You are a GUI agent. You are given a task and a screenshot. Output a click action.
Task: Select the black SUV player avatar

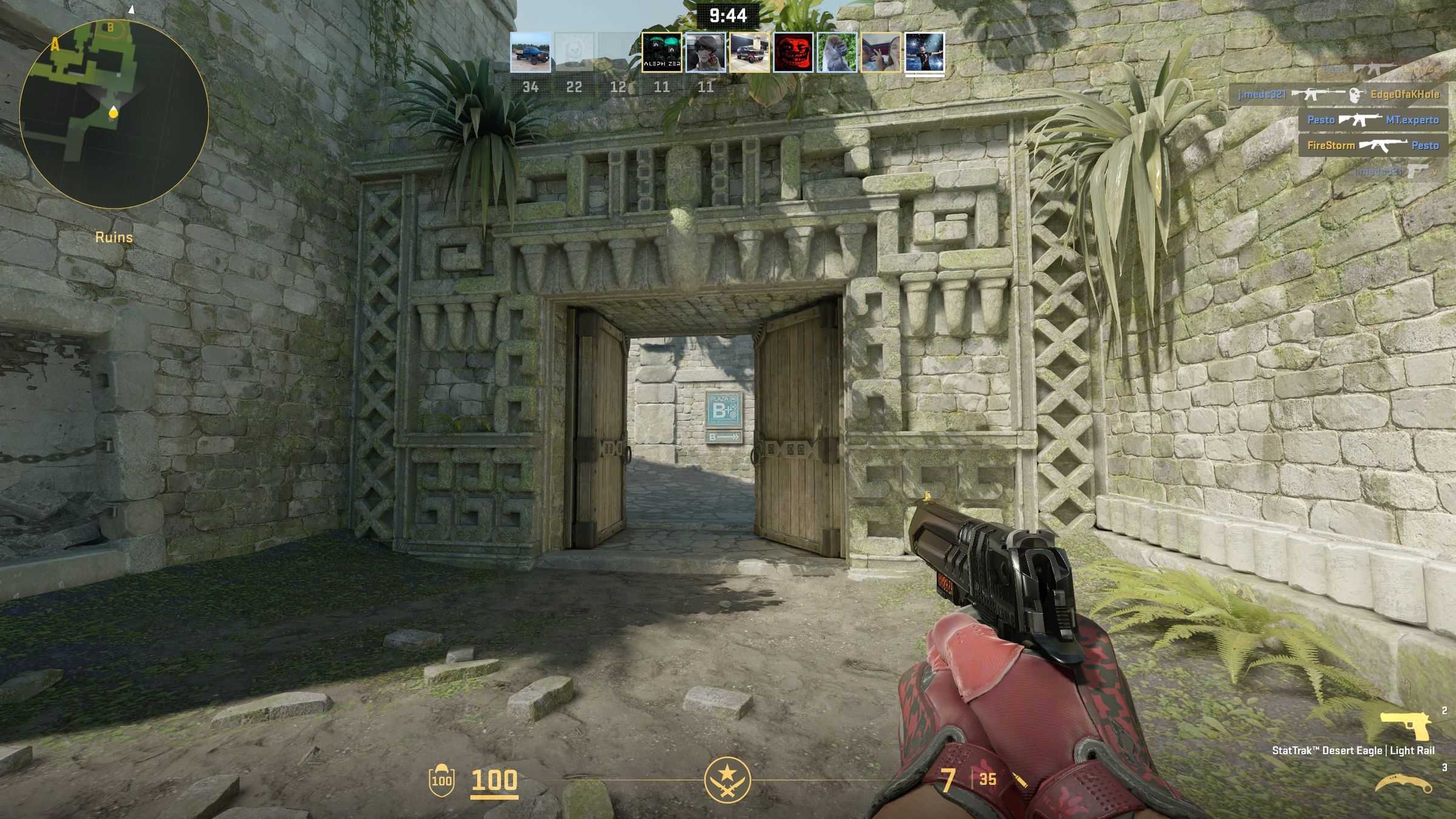[x=749, y=52]
